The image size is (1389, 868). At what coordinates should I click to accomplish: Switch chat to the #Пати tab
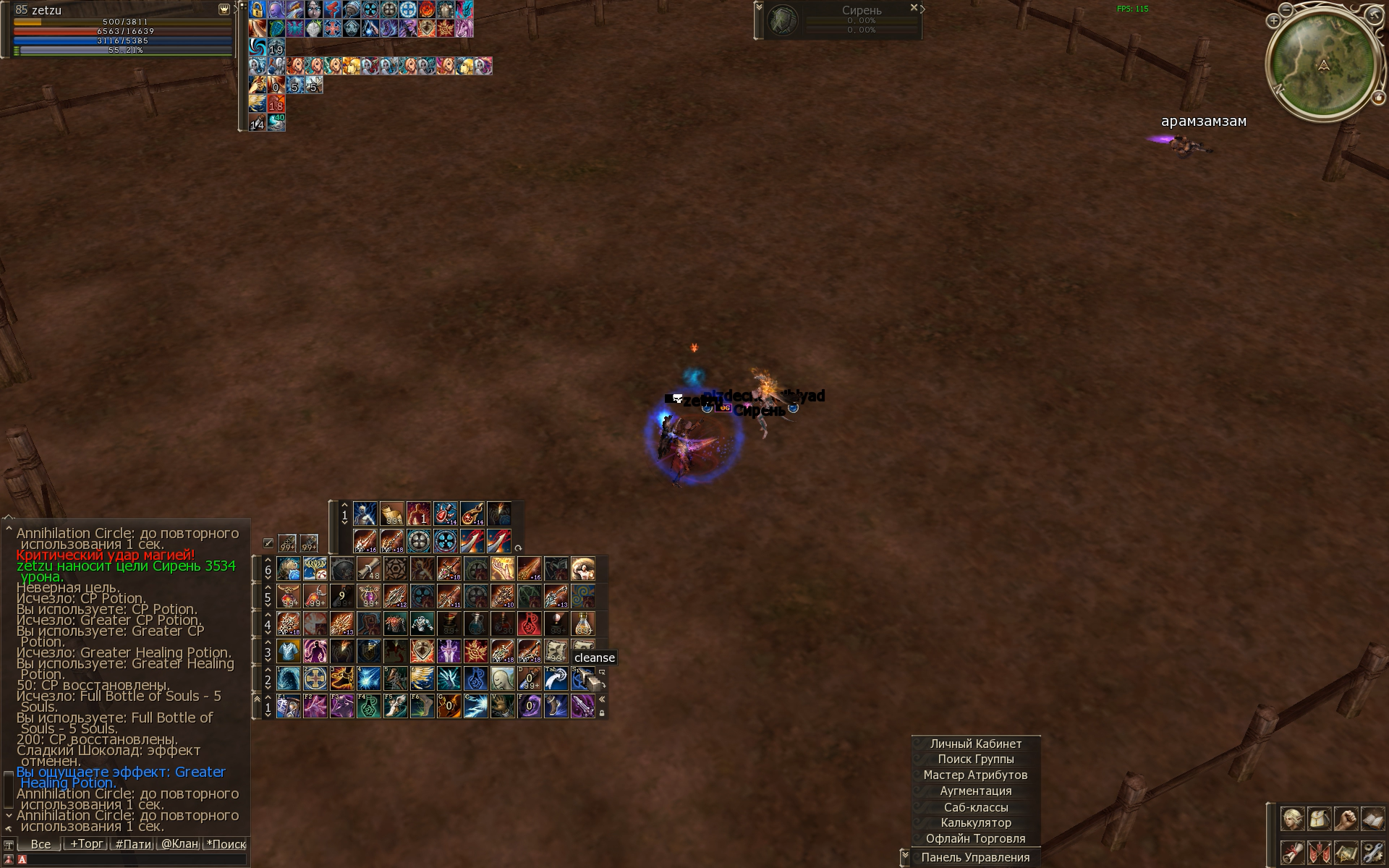tap(133, 844)
